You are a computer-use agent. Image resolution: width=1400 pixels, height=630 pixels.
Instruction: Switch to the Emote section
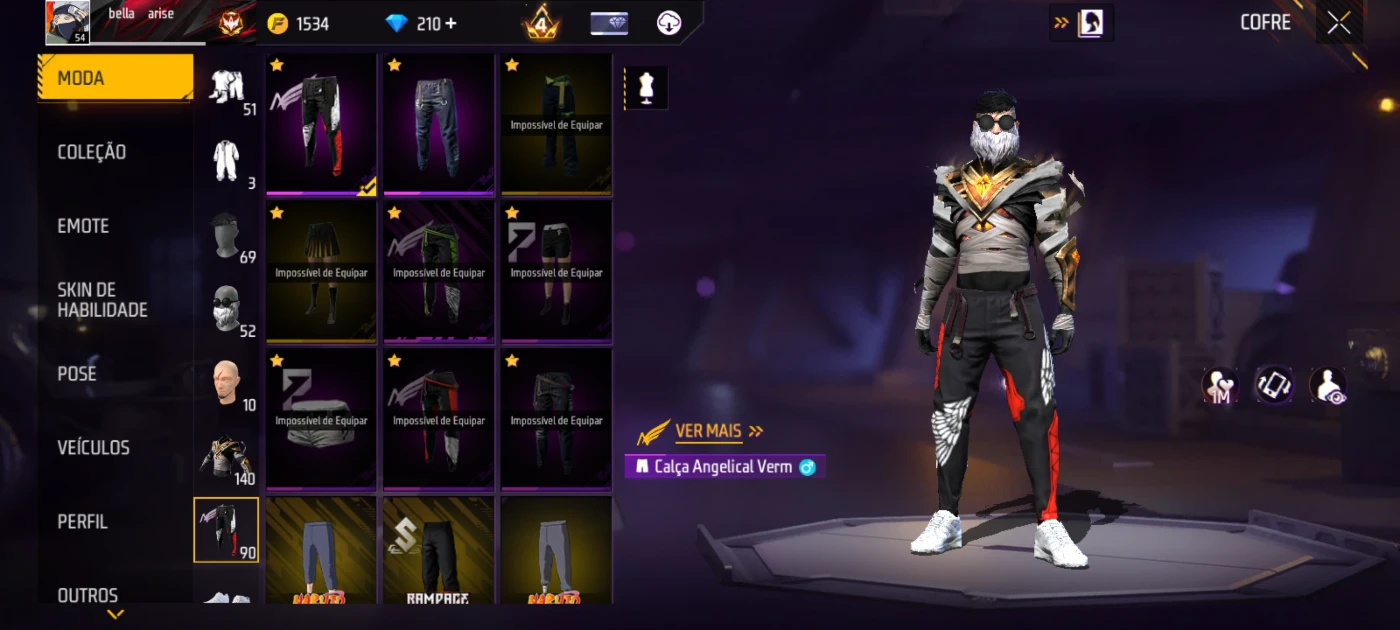pyautogui.click(x=83, y=226)
